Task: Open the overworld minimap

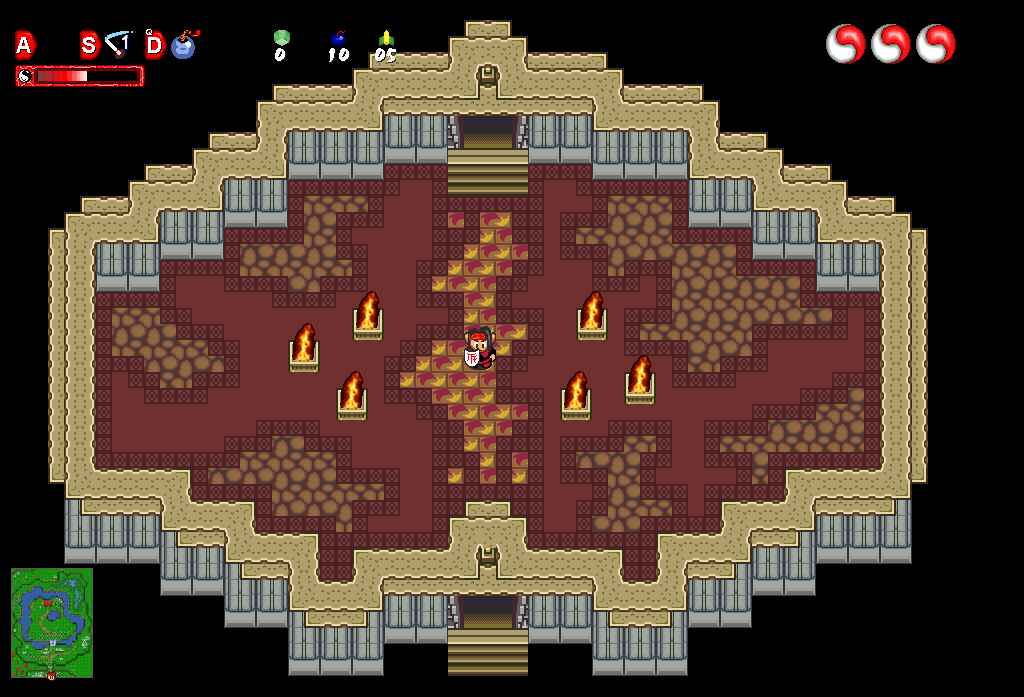Action: [52, 623]
